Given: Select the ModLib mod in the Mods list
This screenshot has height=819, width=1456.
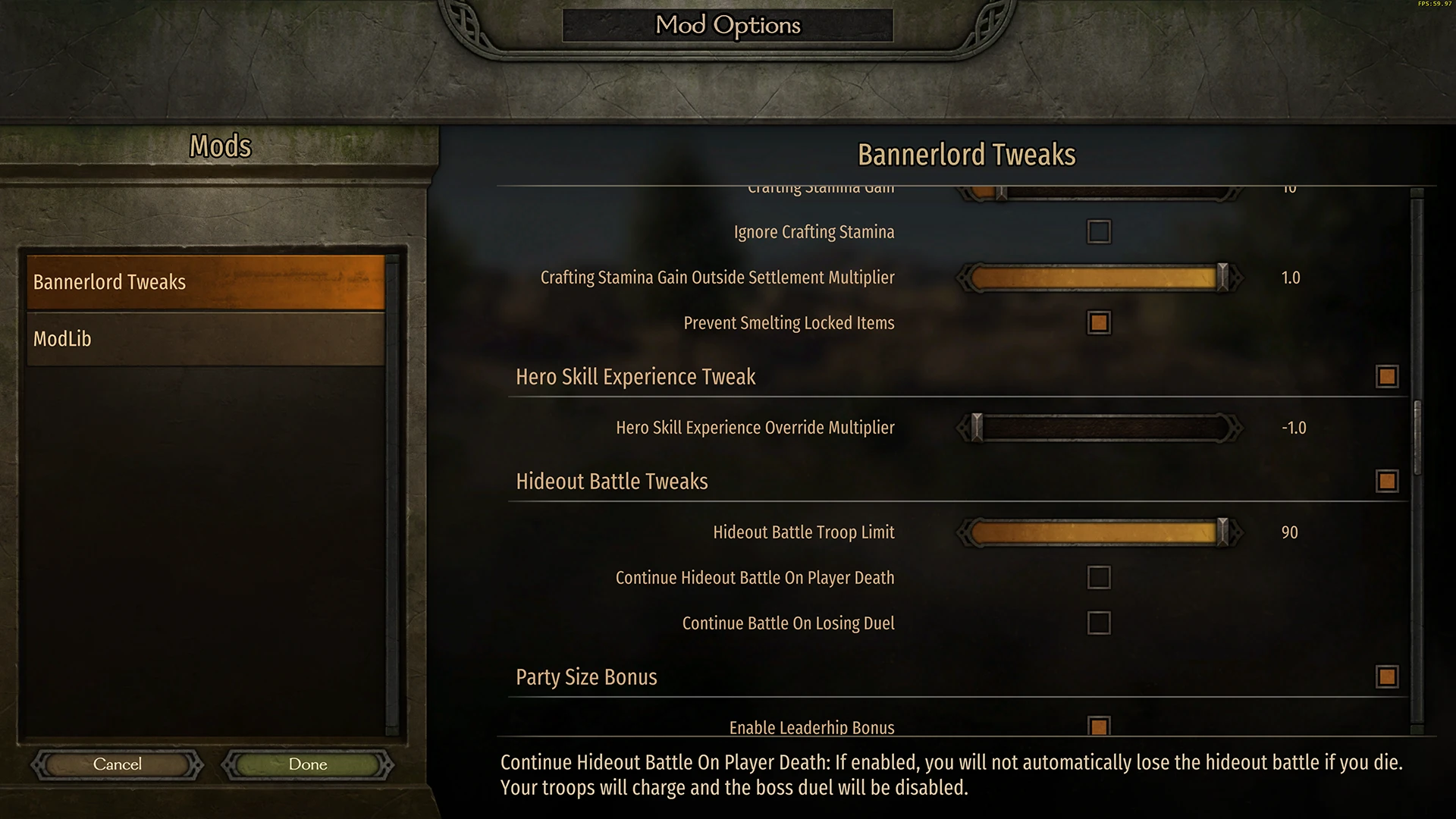Looking at the screenshot, I should pyautogui.click(x=206, y=339).
